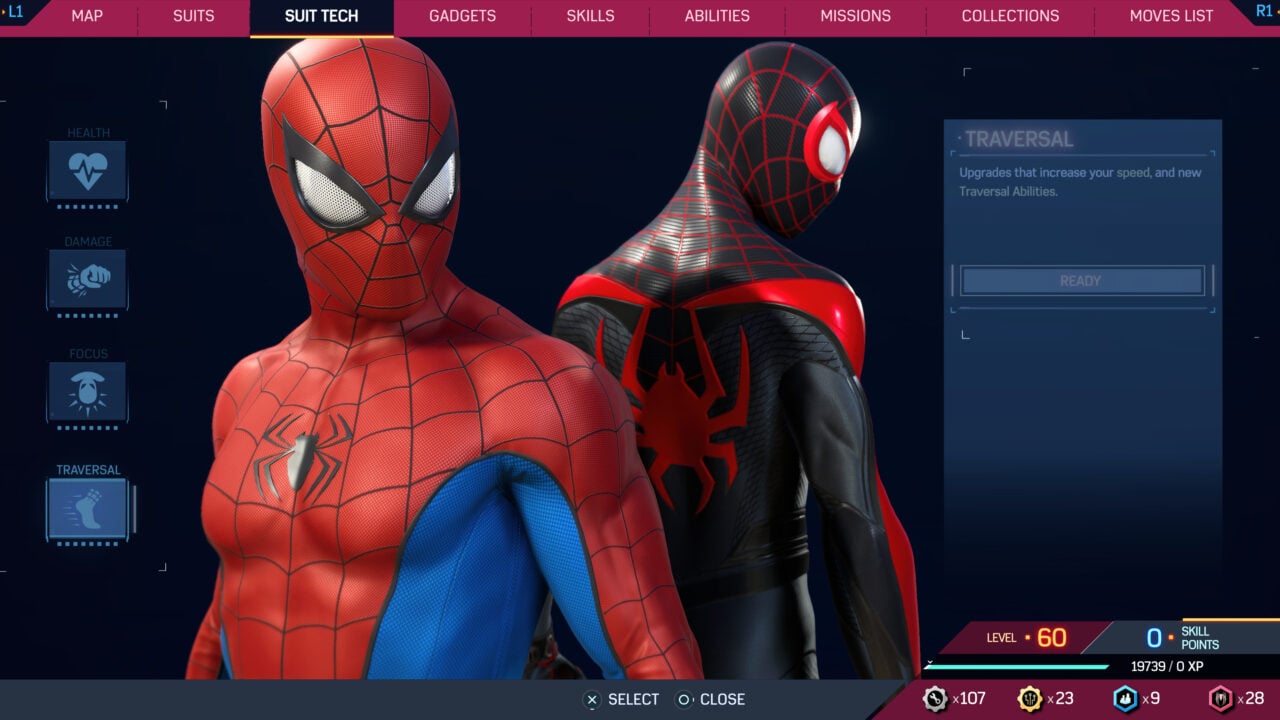Screen dimensions: 1280x720
Task: Open the Moves List tab
Action: pyautogui.click(x=1171, y=16)
